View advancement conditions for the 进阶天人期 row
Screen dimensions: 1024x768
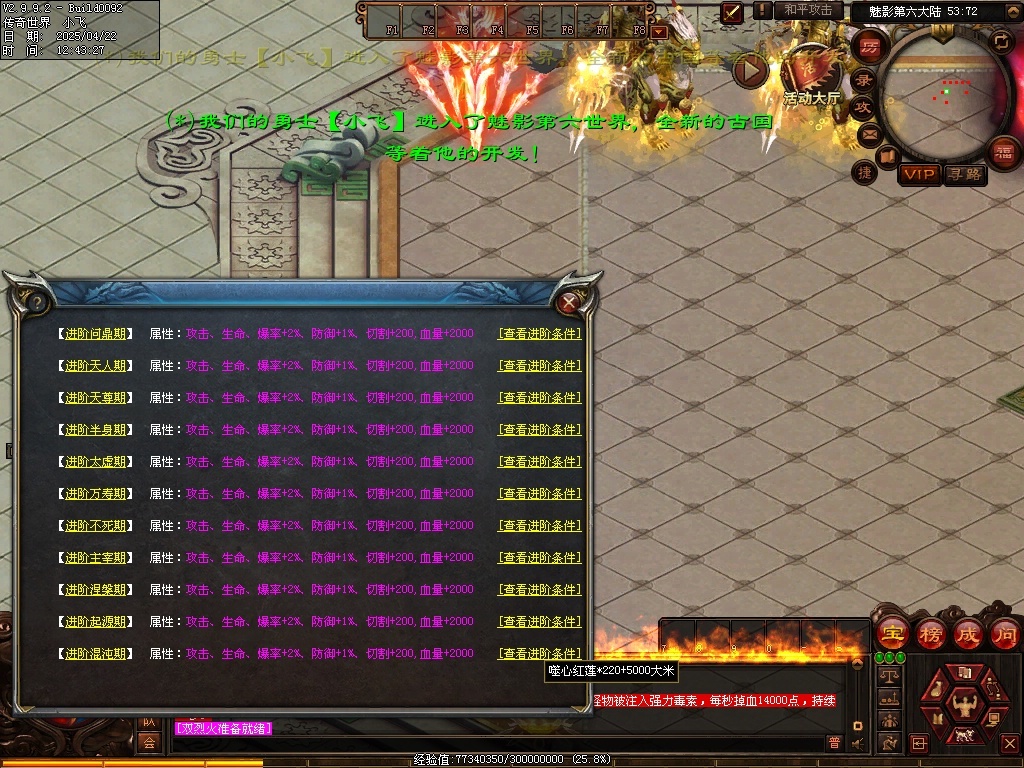540,366
